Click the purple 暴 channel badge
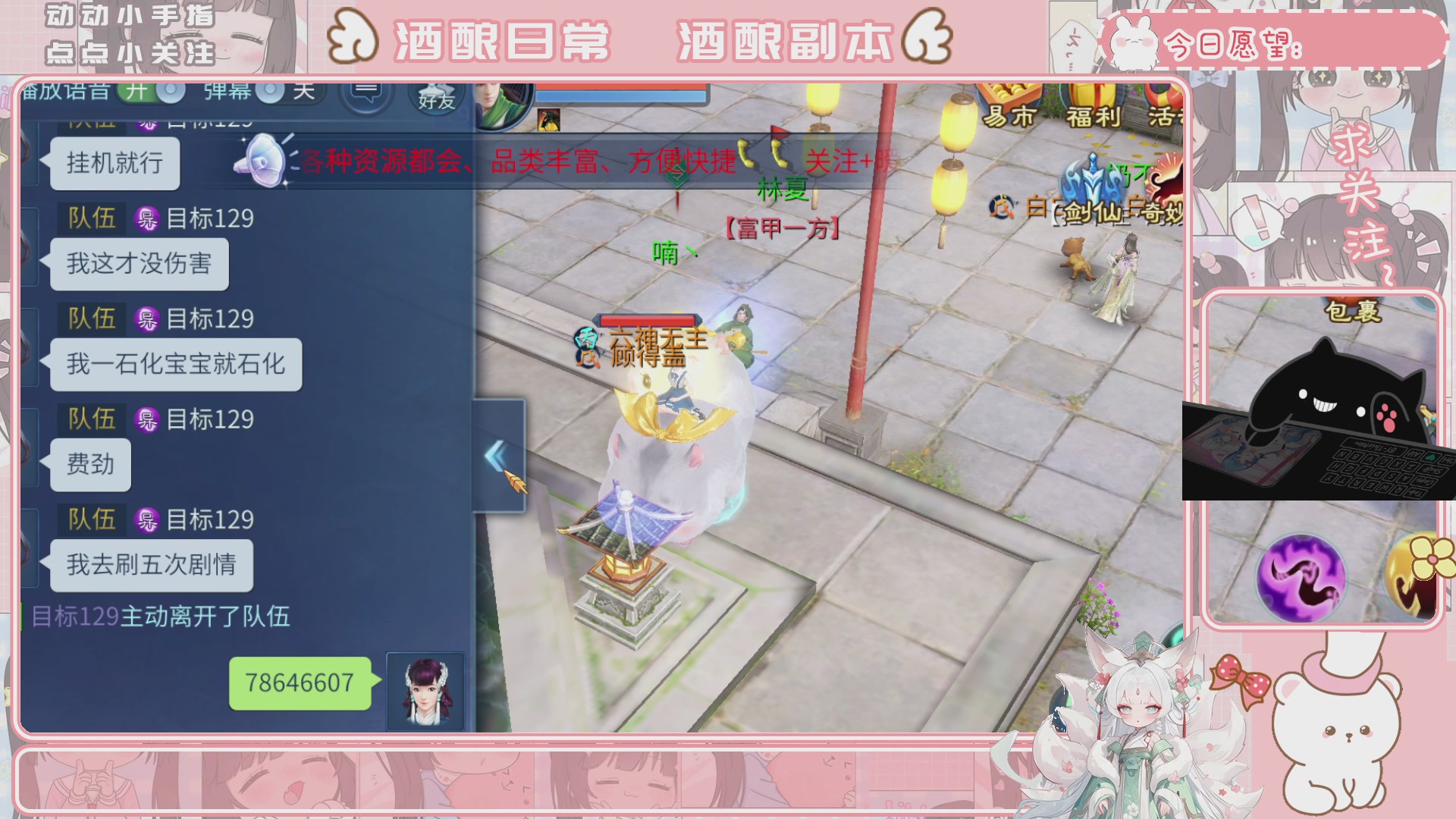 click(147, 219)
